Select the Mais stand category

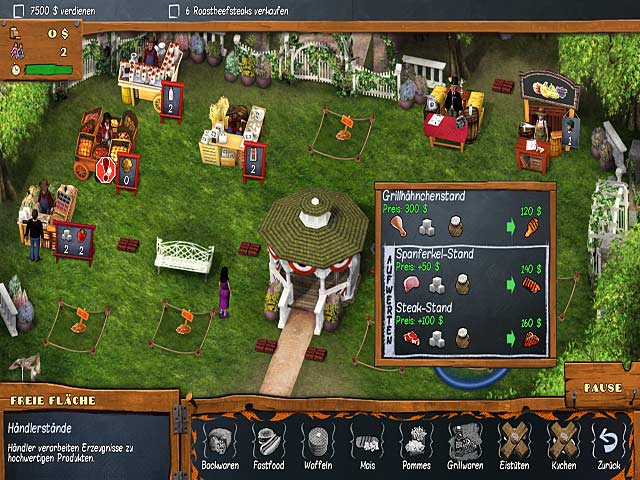[x=366, y=444]
